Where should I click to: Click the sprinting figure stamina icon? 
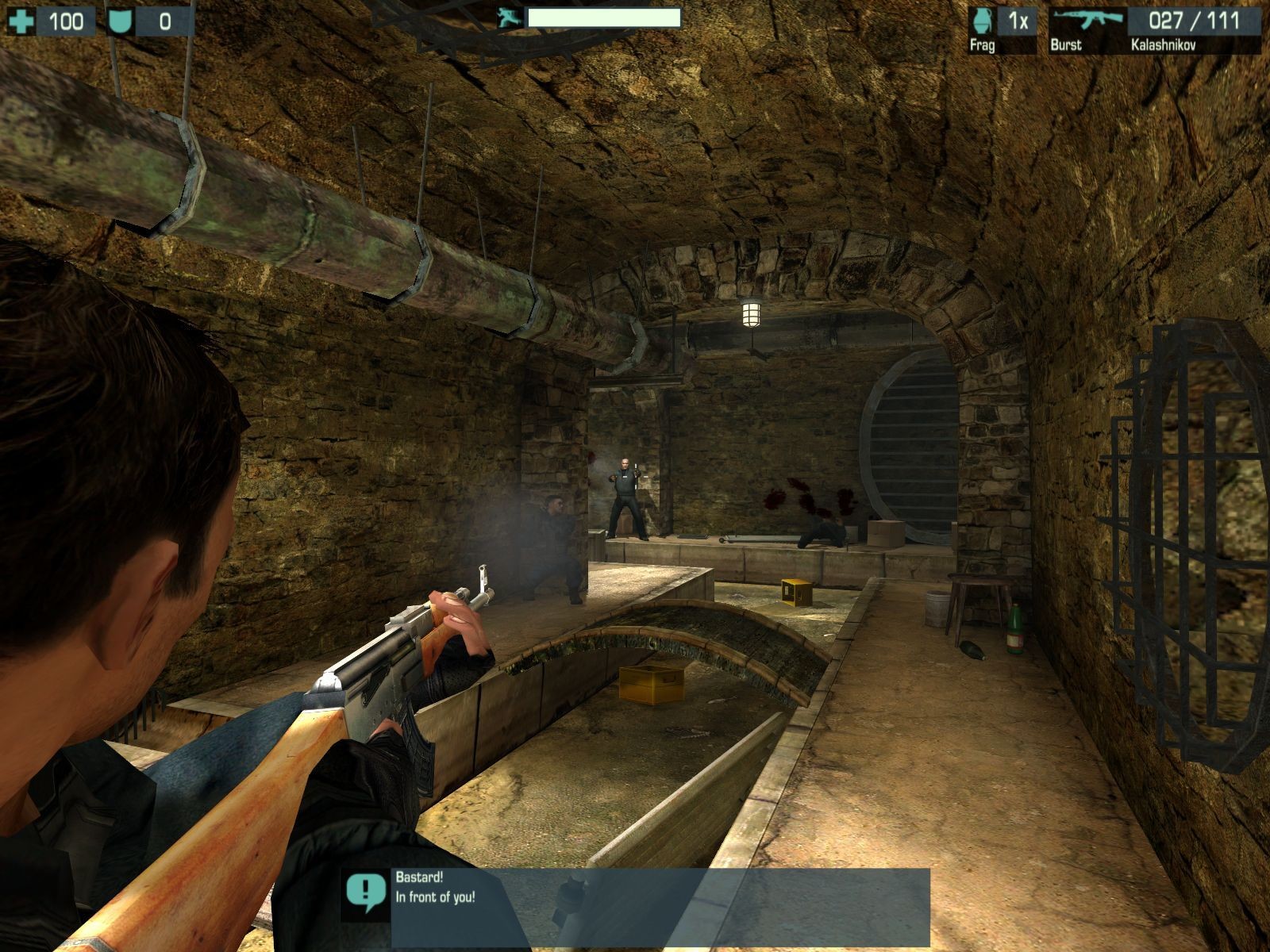click(509, 17)
